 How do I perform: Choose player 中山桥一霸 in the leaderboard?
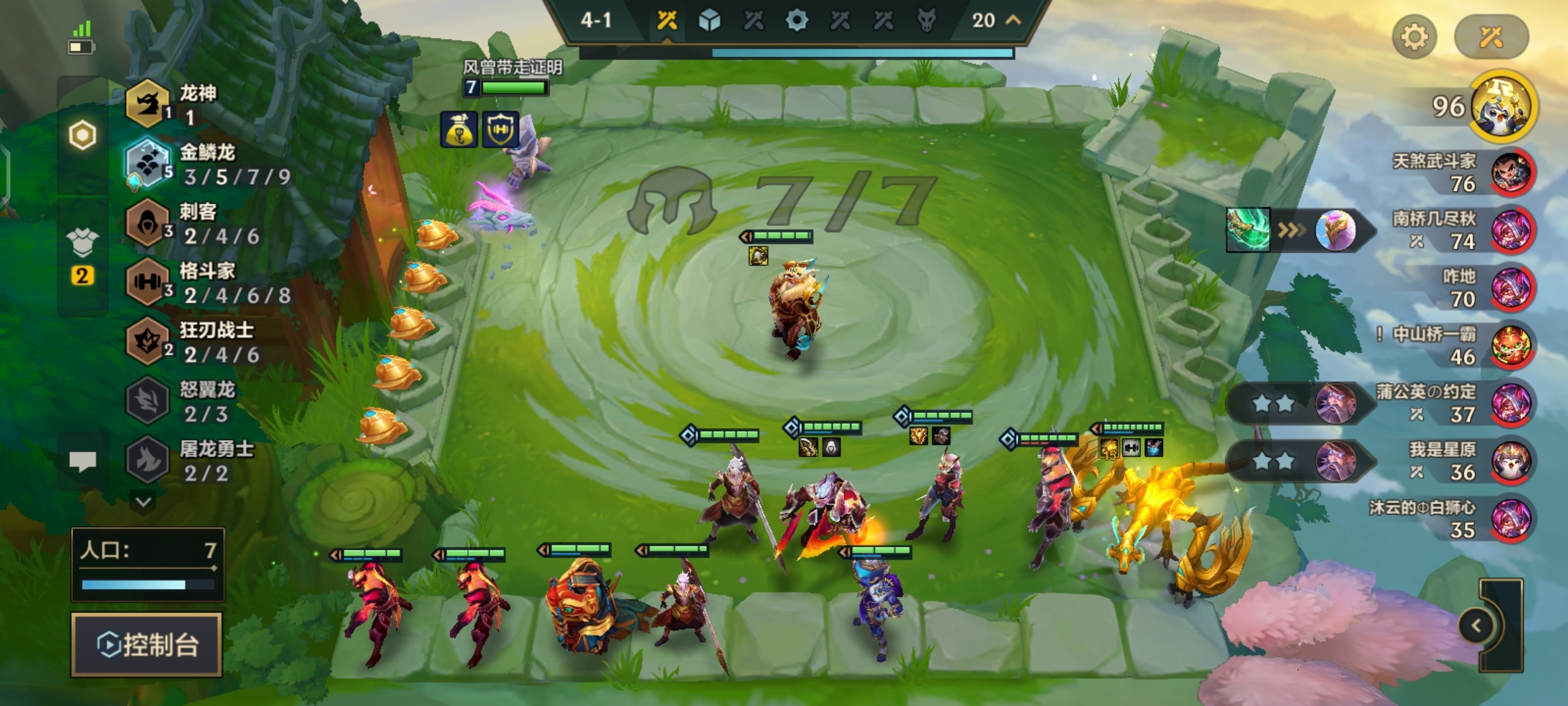tap(1511, 346)
